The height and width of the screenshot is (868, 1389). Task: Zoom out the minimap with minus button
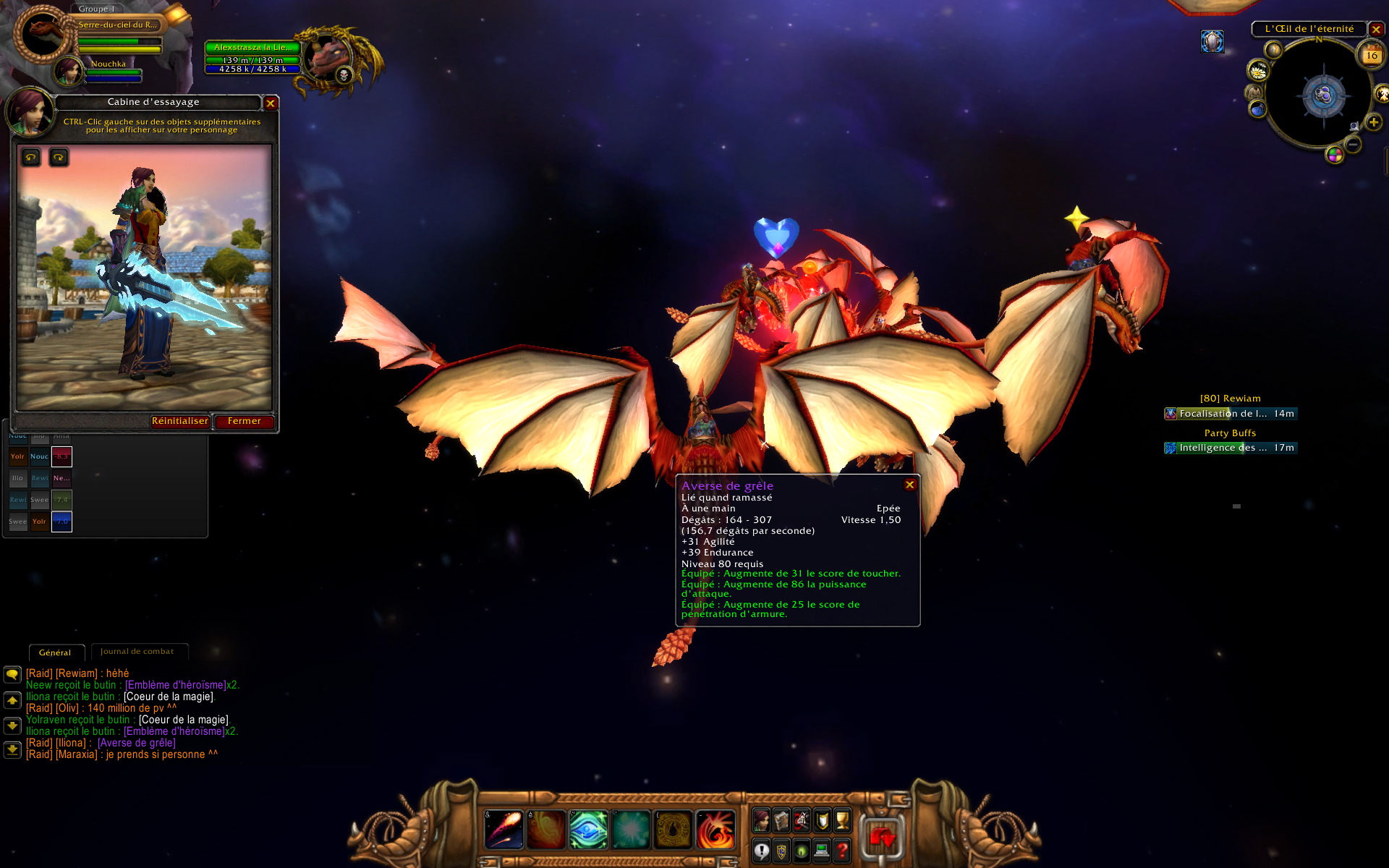point(1353,145)
